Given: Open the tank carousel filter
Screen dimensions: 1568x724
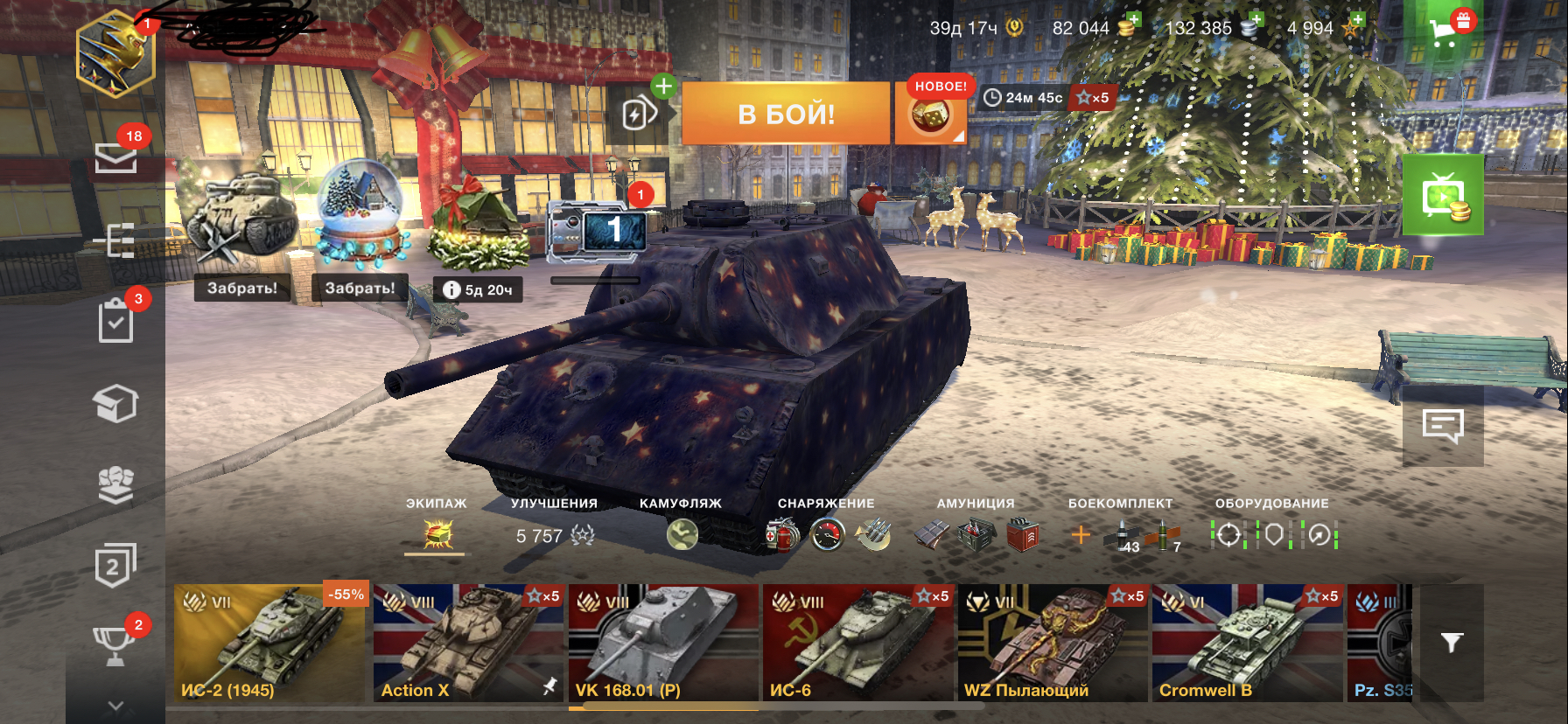Looking at the screenshot, I should click(1452, 644).
